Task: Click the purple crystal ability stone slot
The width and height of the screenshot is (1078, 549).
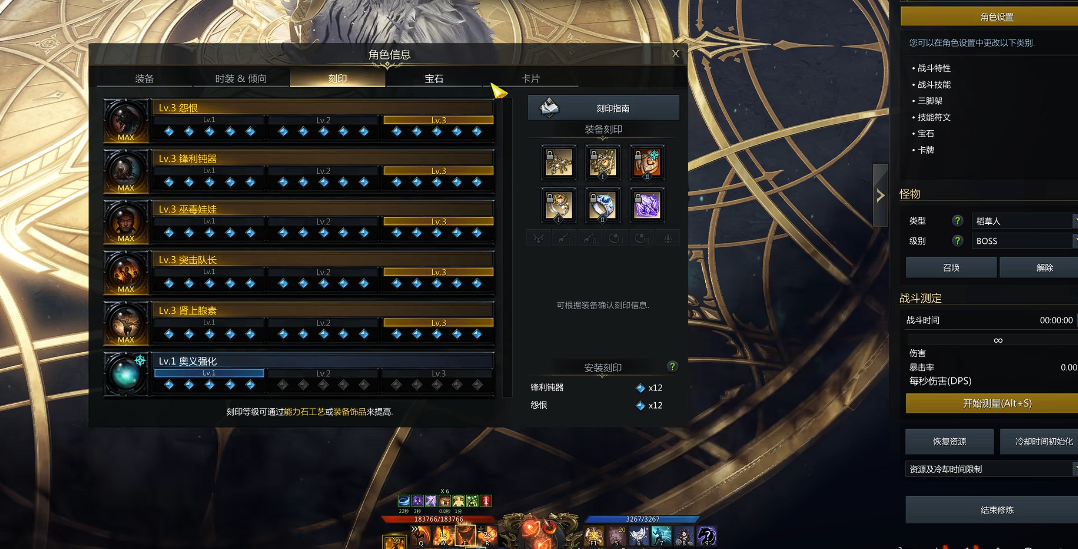Action: 647,204
